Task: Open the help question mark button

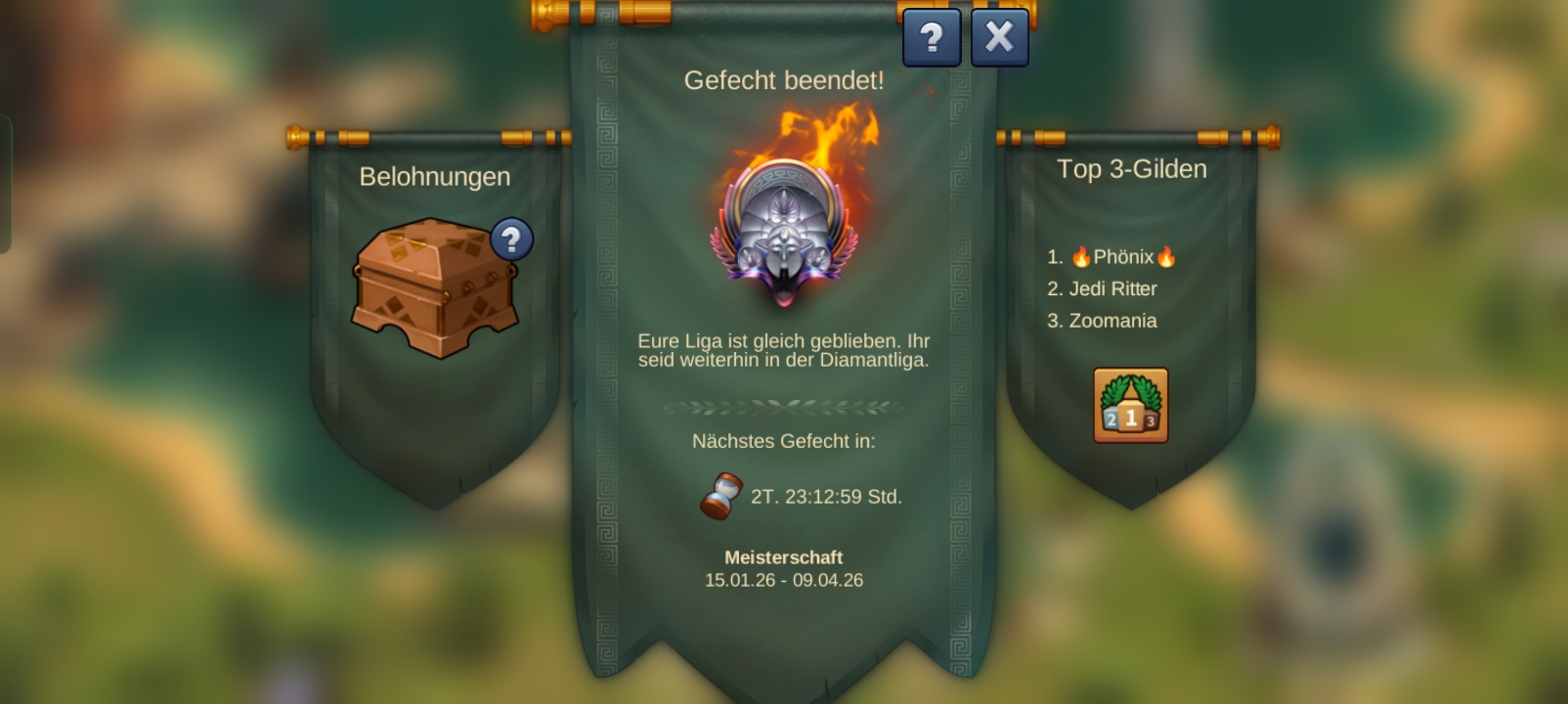Action: tap(932, 37)
